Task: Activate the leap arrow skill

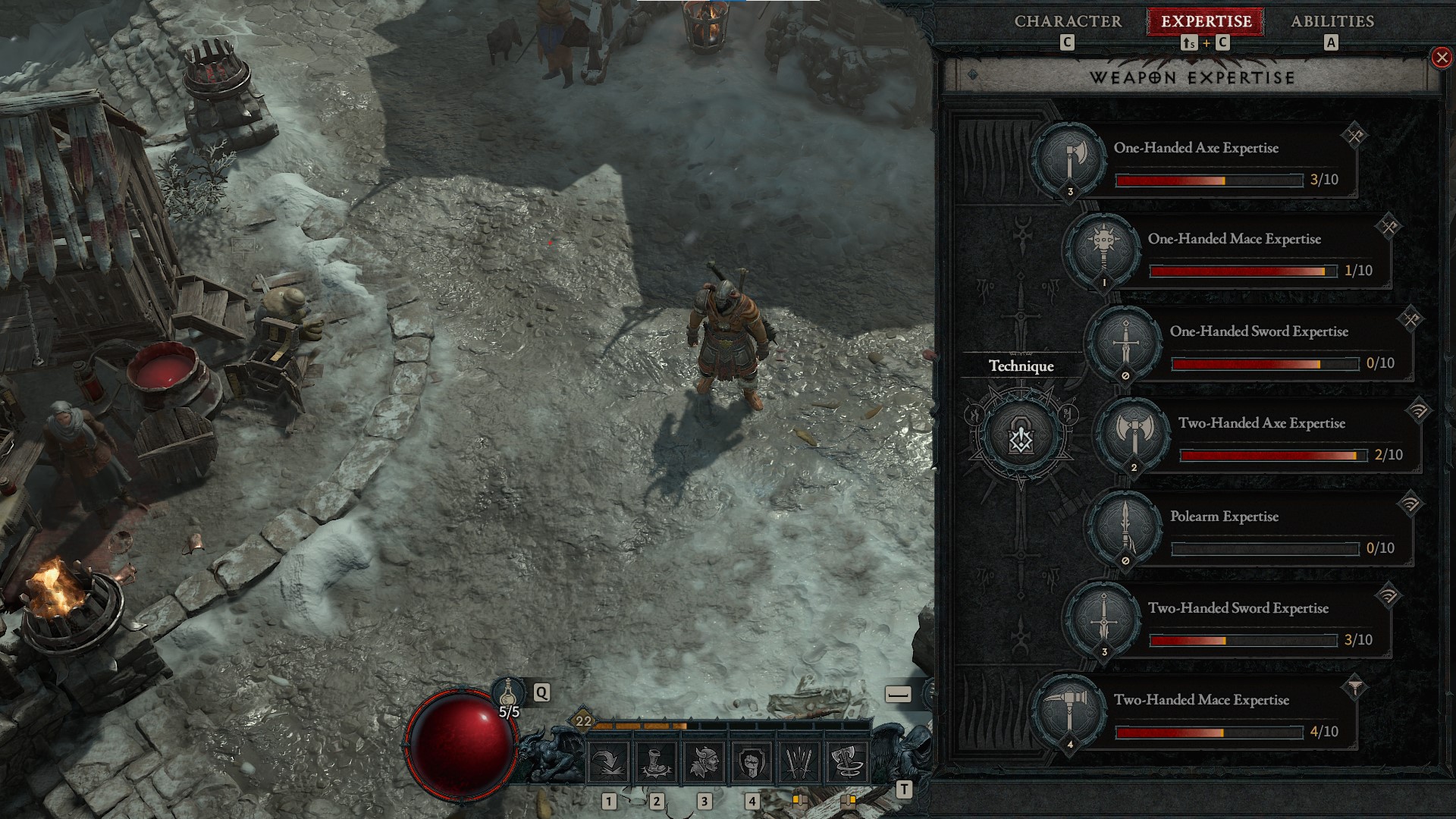Action: pos(609,762)
